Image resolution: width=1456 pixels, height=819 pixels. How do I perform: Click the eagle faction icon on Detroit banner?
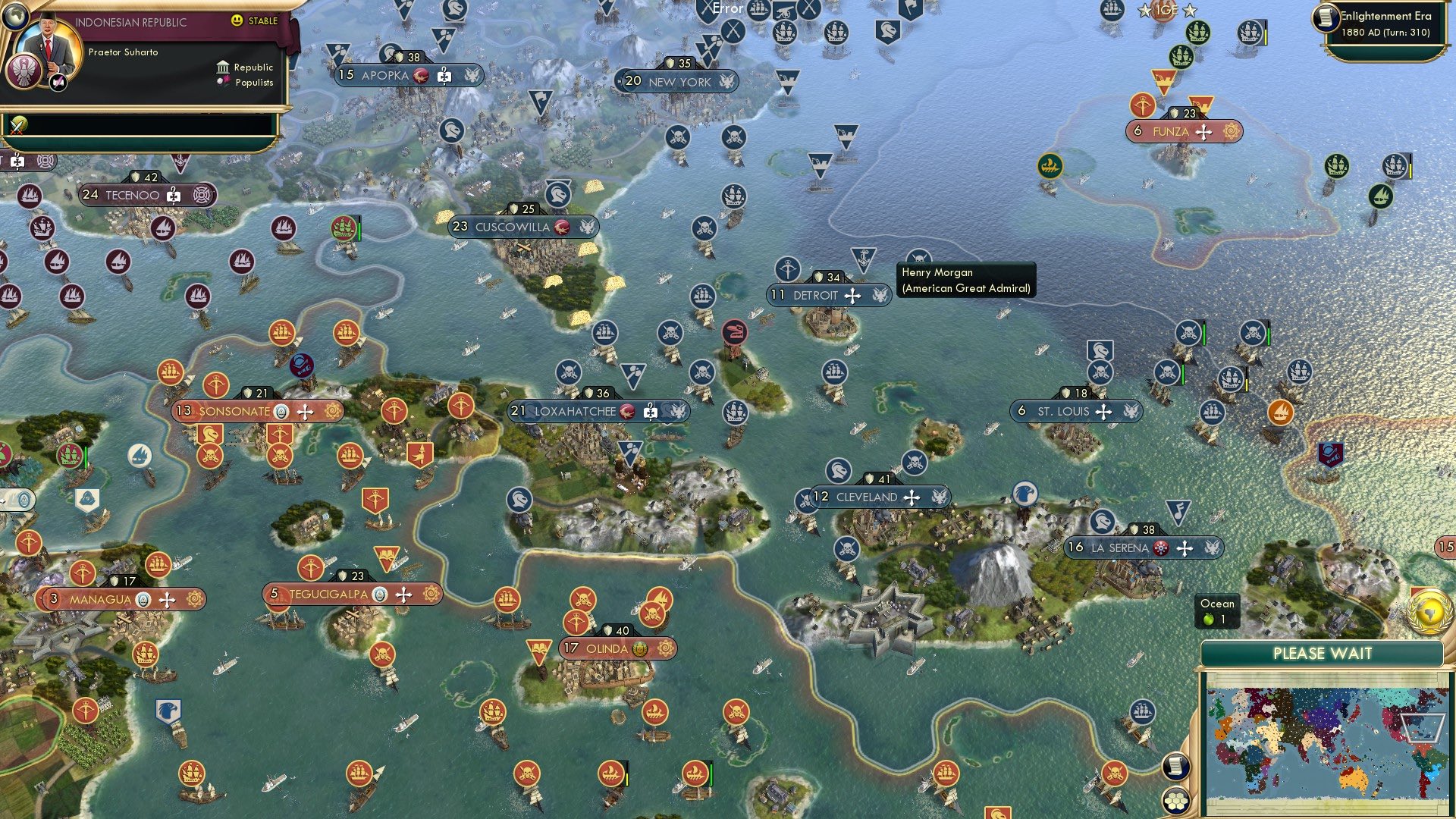[880, 296]
